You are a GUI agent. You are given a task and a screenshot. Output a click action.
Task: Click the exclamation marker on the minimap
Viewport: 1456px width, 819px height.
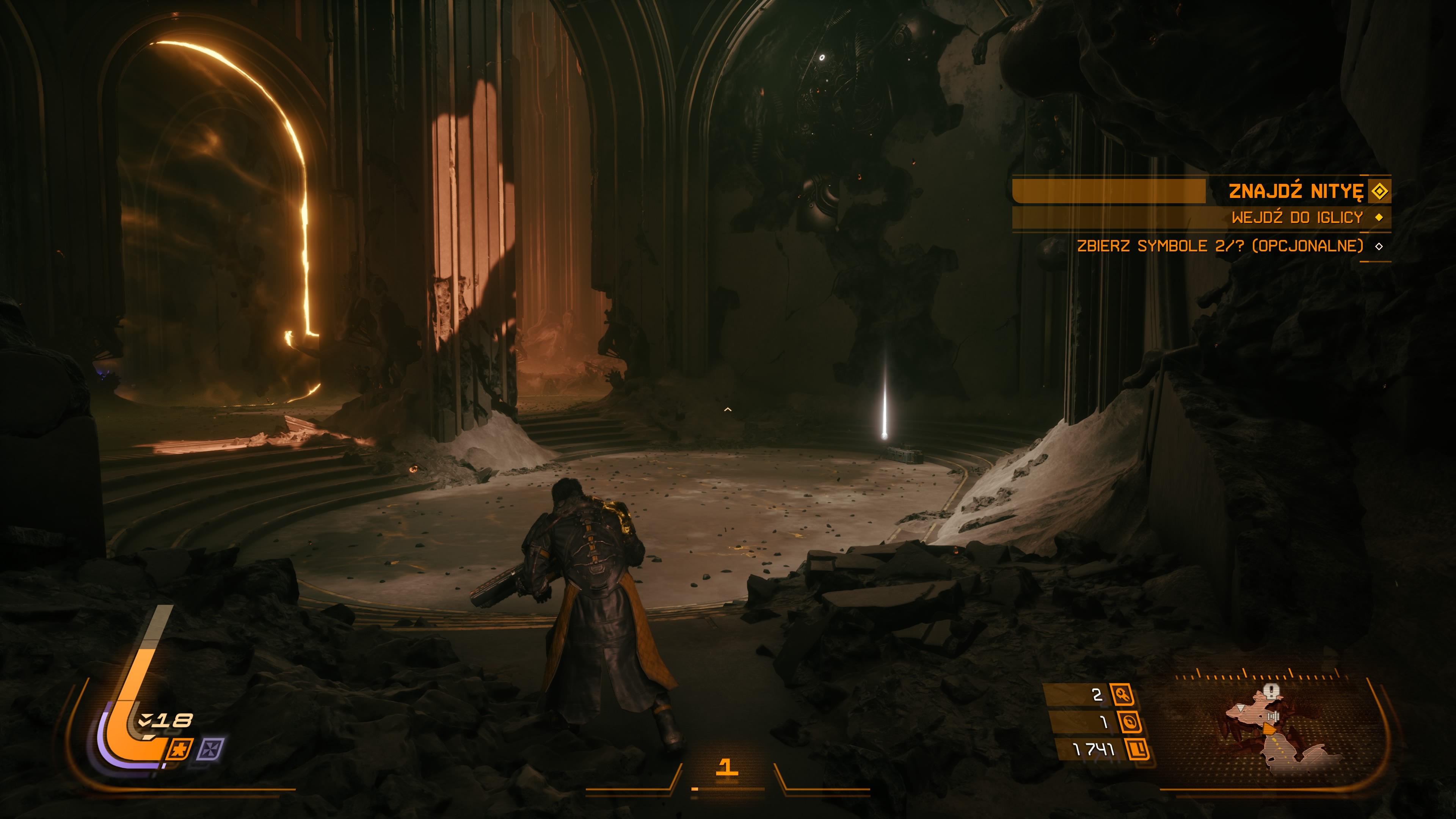(x=1271, y=691)
